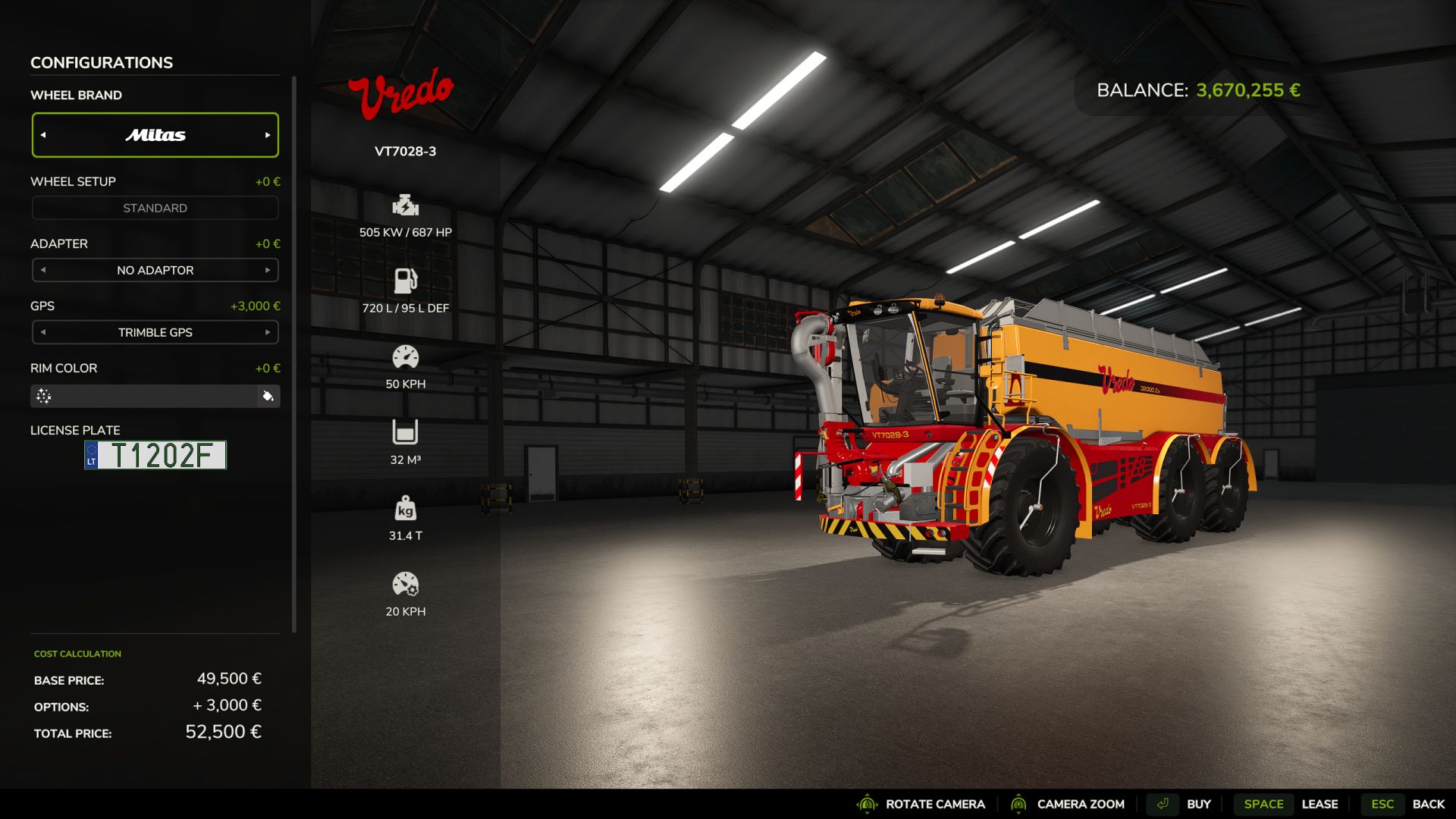Select Trimble GPS configuration
Viewport: 1456px width, 819px height.
coord(155,332)
